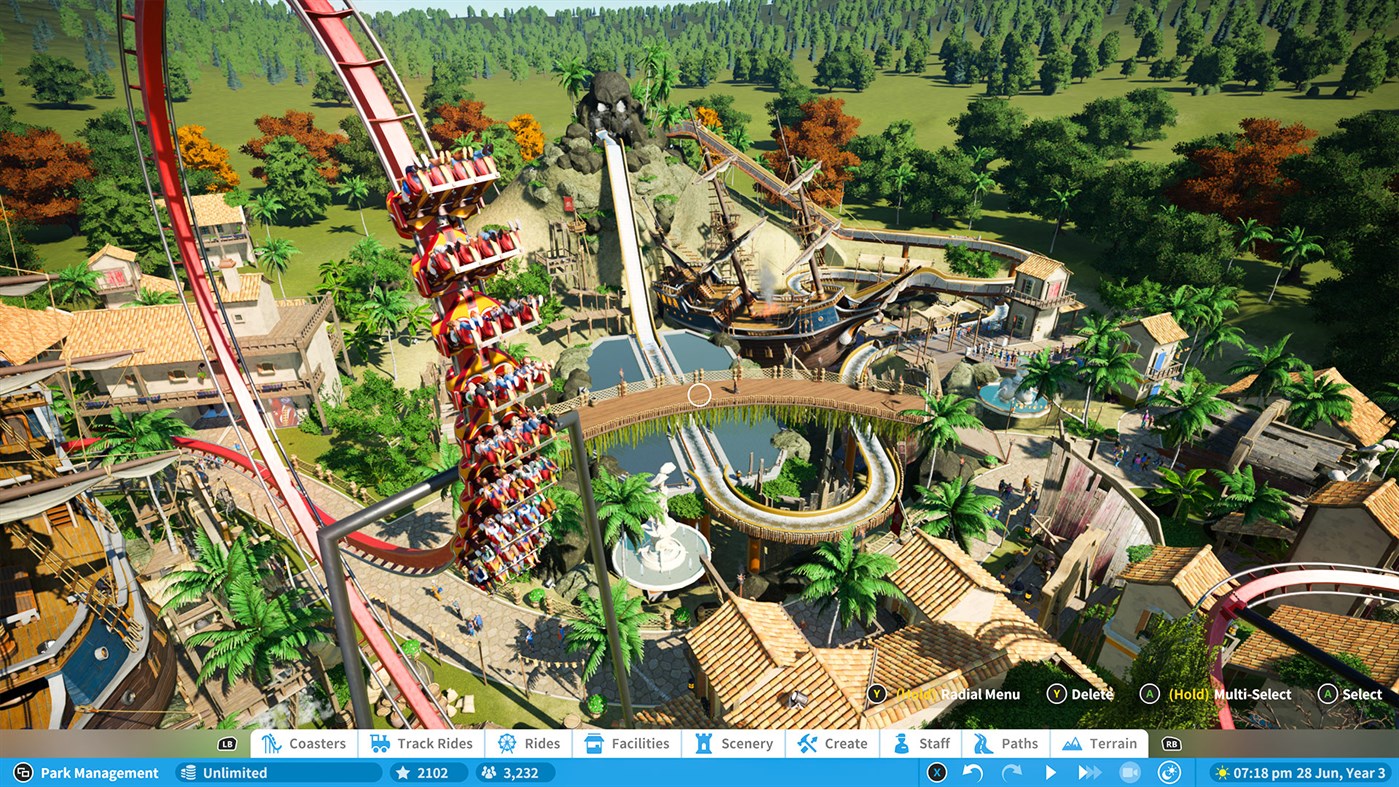The height and width of the screenshot is (787, 1399).
Task: Expand categories left with the LB bumper
Action: pyautogui.click(x=225, y=744)
